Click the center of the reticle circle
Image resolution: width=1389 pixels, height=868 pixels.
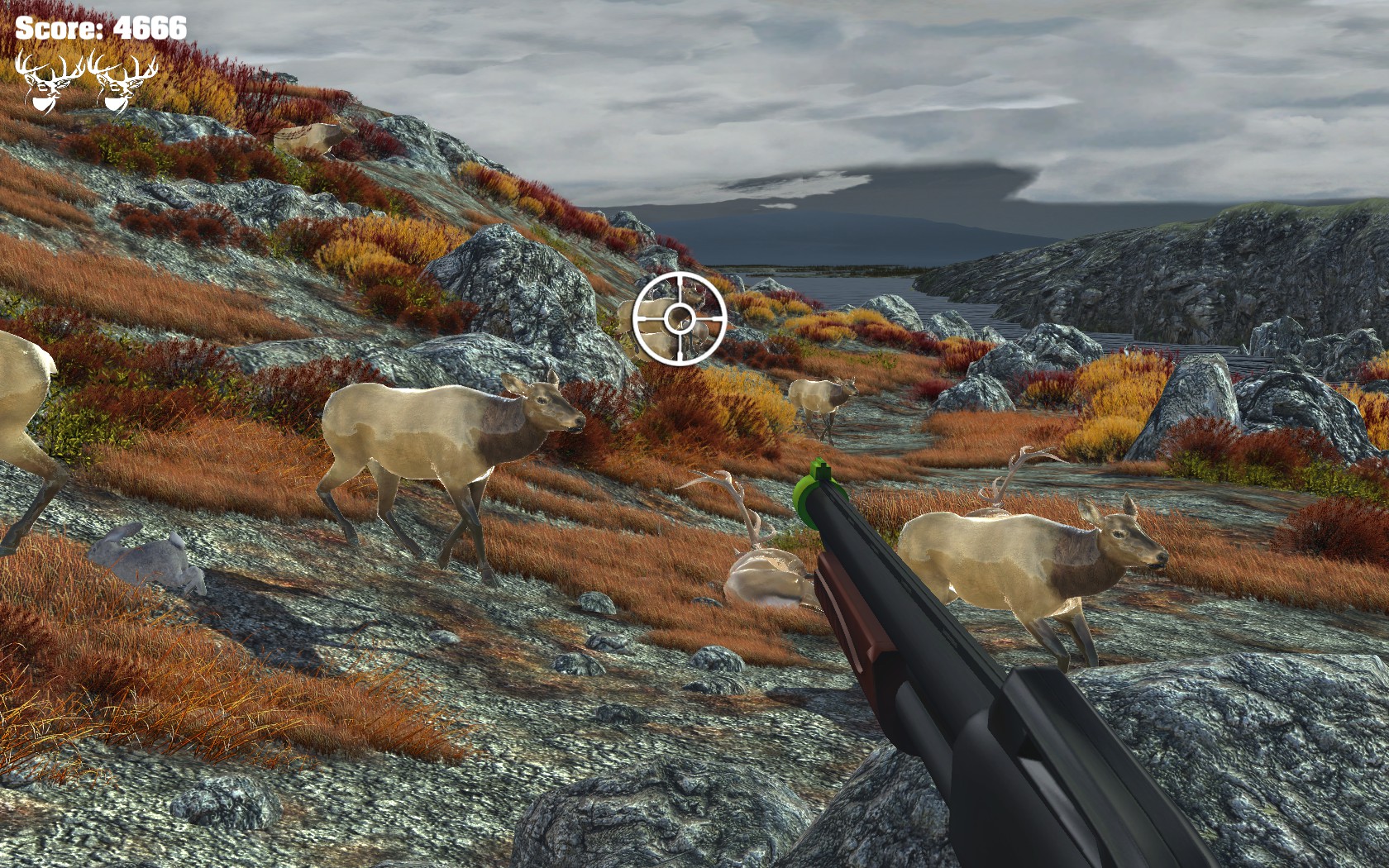[680, 318]
